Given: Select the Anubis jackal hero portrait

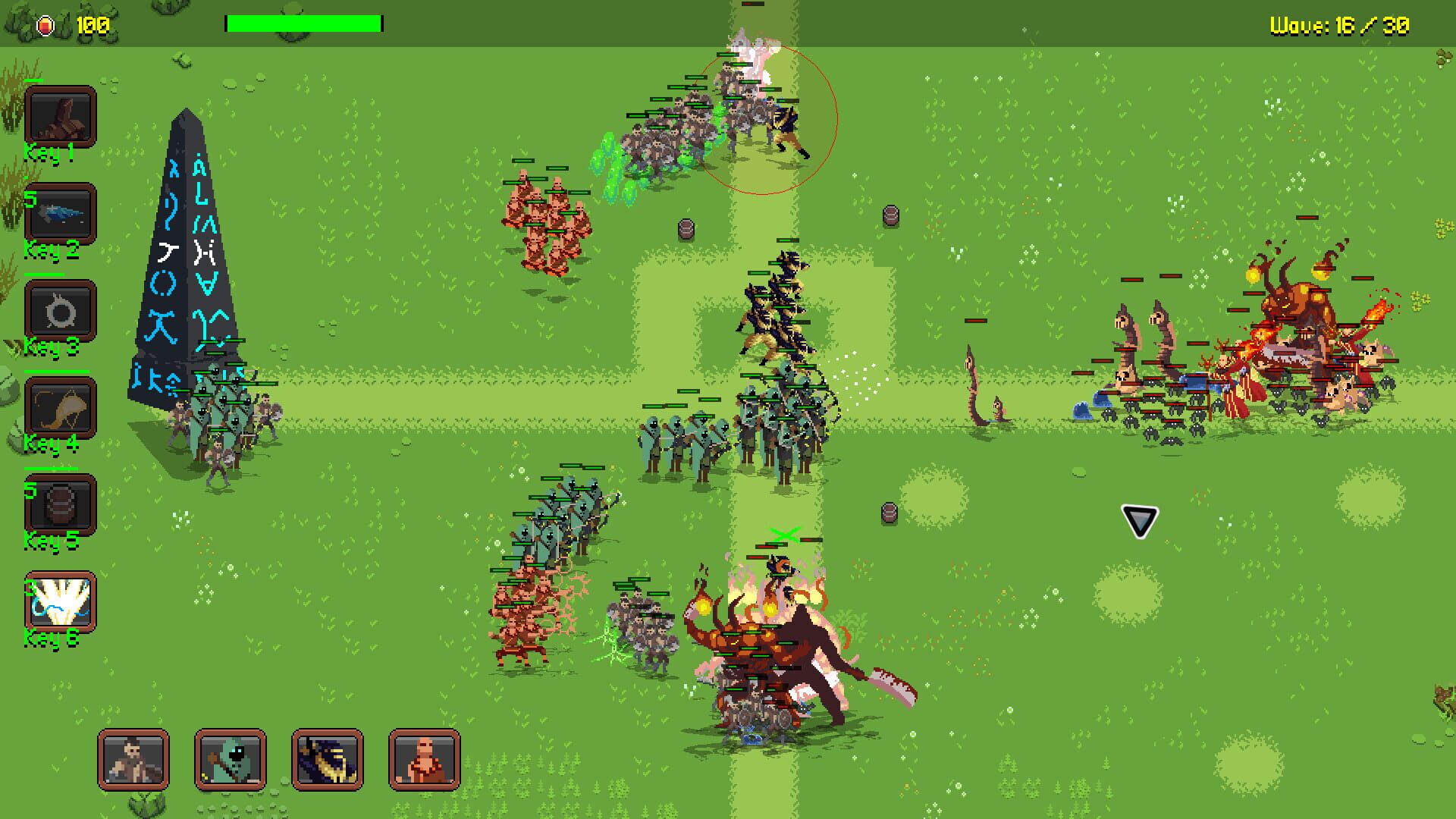Looking at the screenshot, I should coord(326,762).
